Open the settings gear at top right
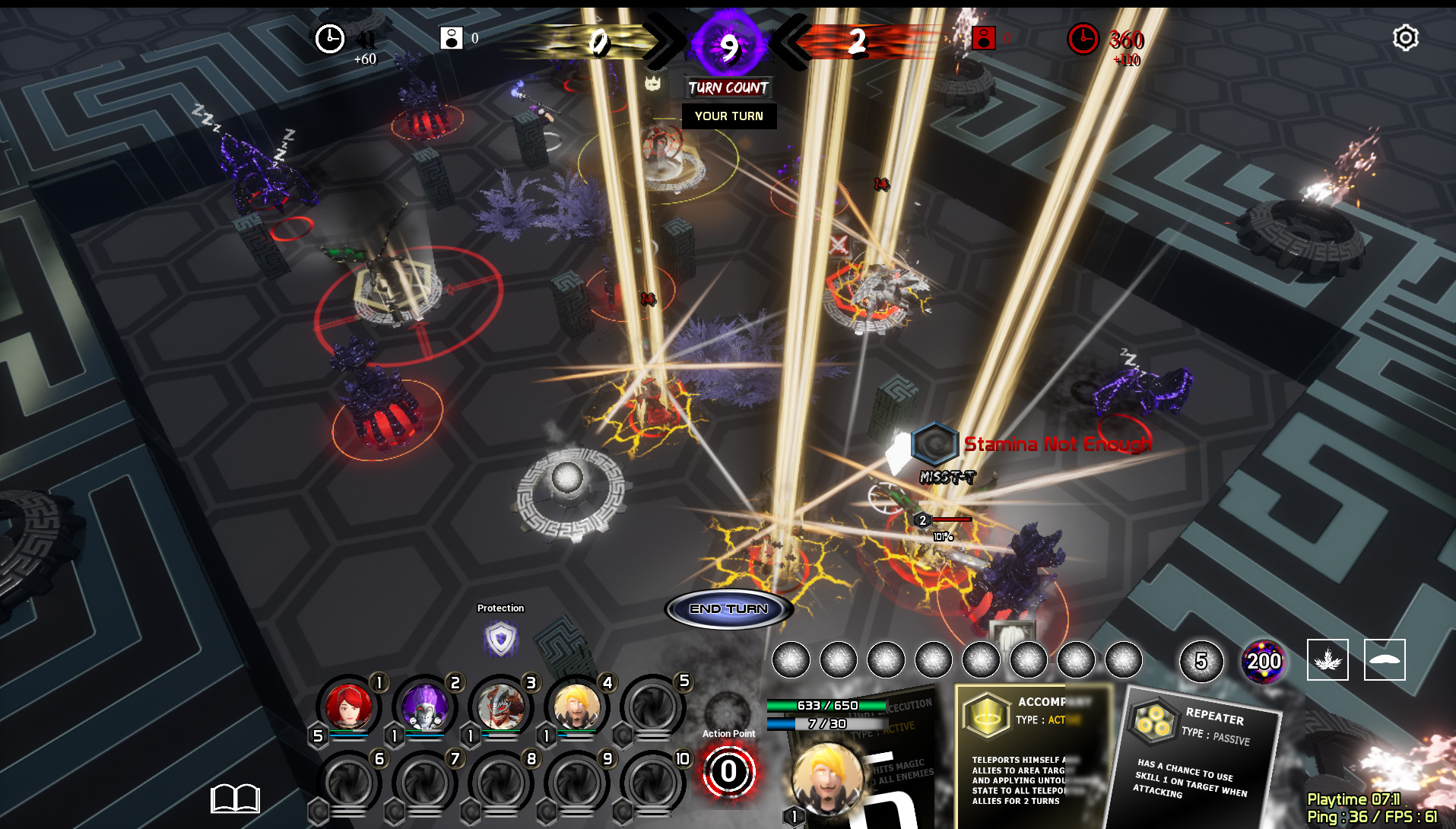The image size is (1456, 829). [x=1405, y=37]
